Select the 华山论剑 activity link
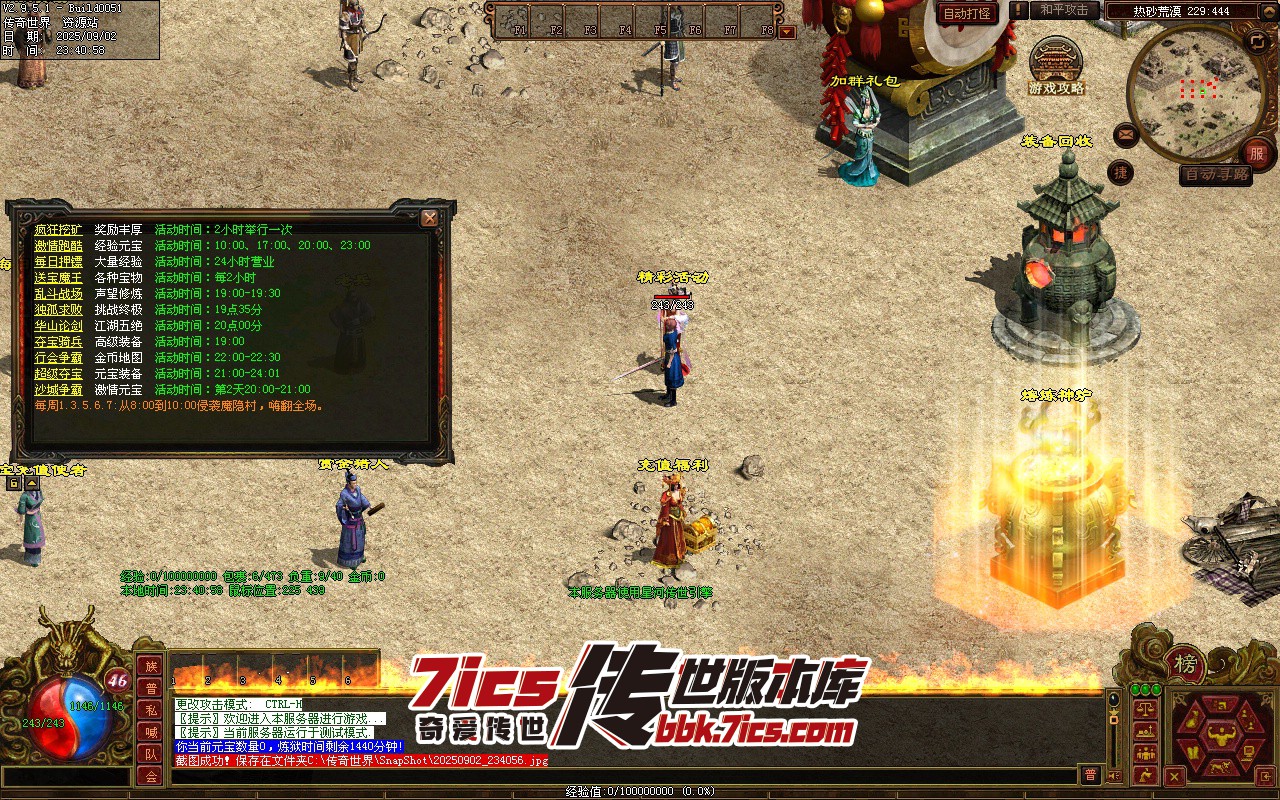The height and width of the screenshot is (800, 1280). click(58, 326)
